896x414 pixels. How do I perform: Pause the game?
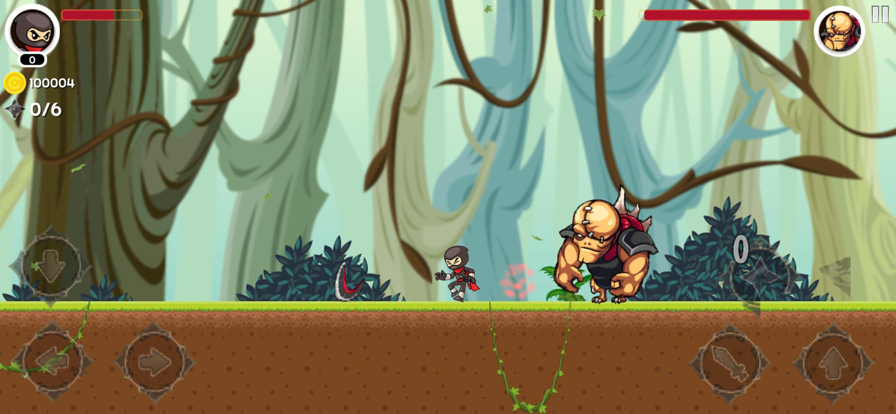880,14
